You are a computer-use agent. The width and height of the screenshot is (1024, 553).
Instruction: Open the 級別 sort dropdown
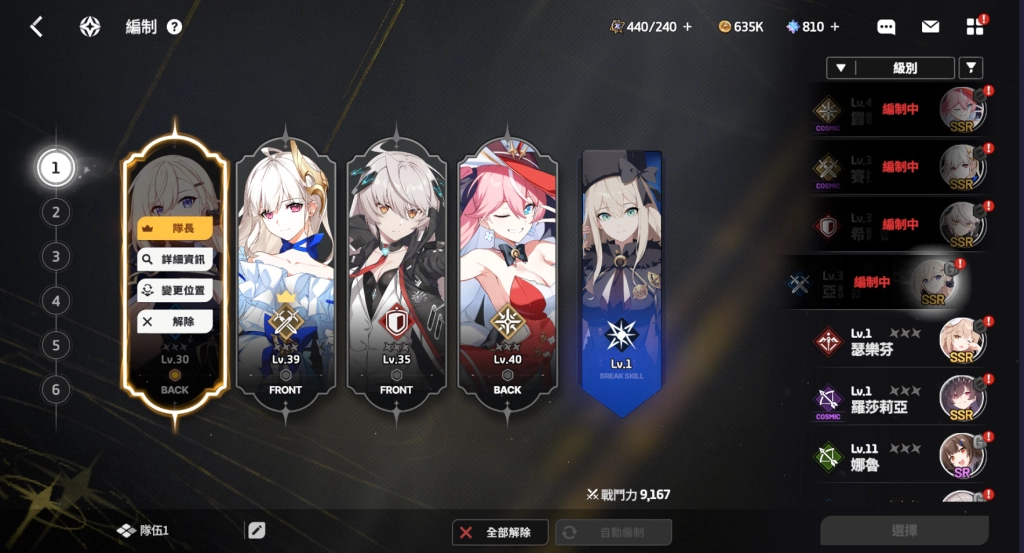coord(890,68)
